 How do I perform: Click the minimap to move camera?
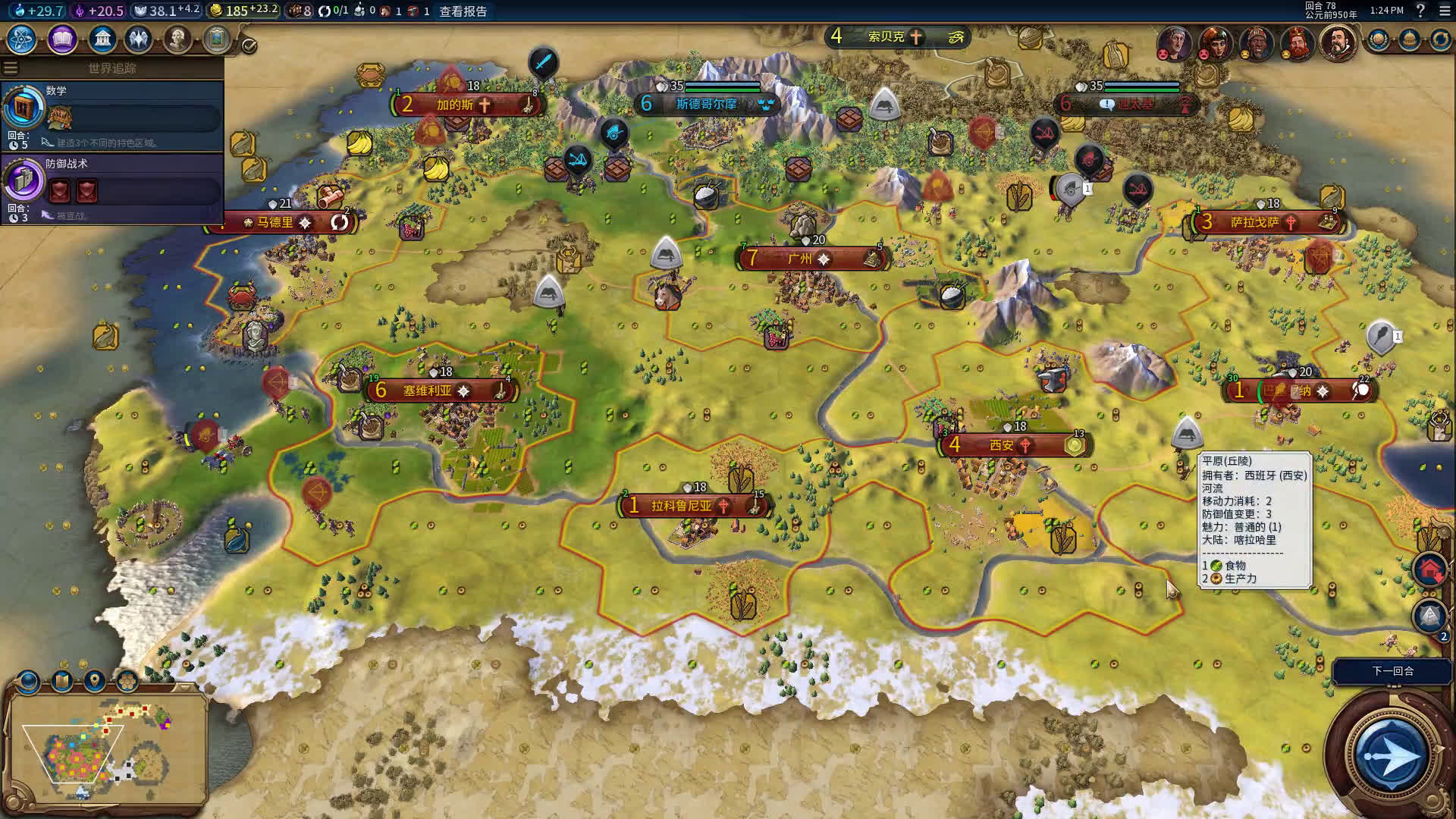pyautogui.click(x=106, y=751)
